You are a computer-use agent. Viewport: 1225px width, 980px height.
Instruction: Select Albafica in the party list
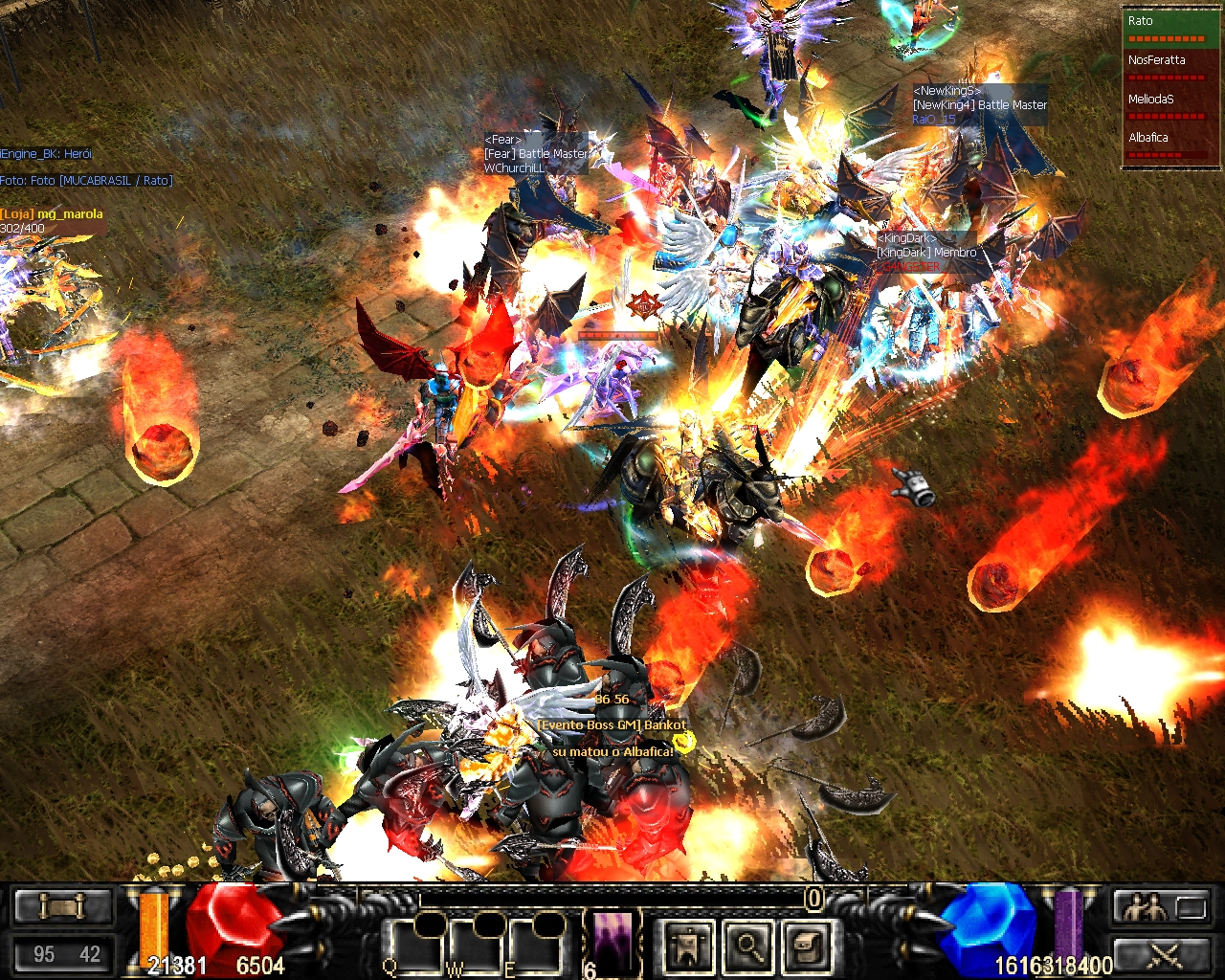point(1169,145)
